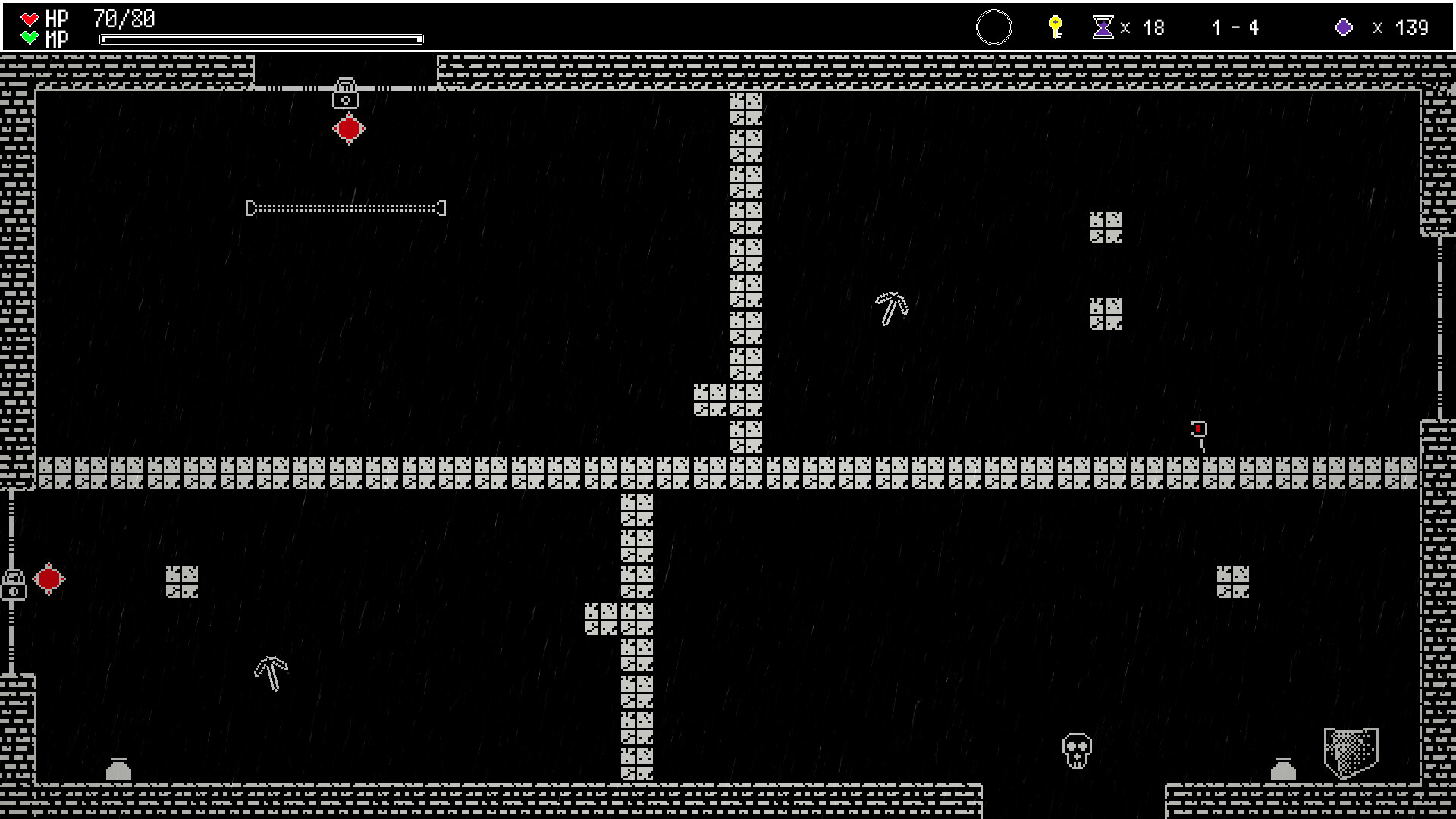Select the yellow key icon
1456x819 pixels.
click(1055, 27)
